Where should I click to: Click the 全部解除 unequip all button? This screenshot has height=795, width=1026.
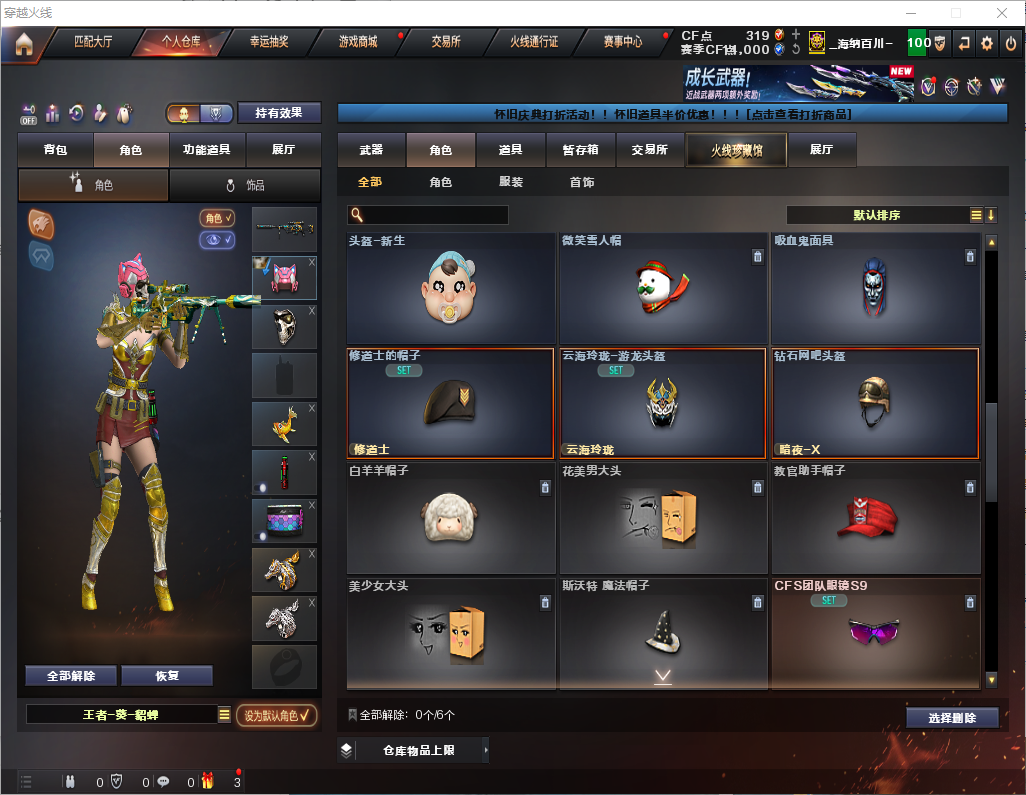click(71, 675)
